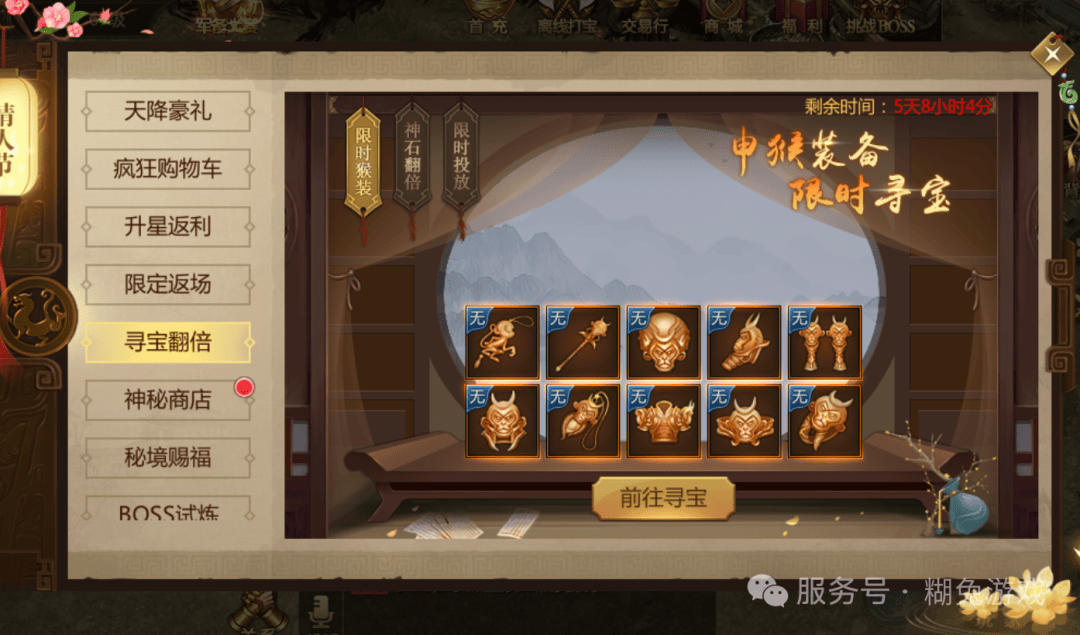Select the pair of monkey-head boots
The image size is (1080, 635).
(x=825, y=342)
